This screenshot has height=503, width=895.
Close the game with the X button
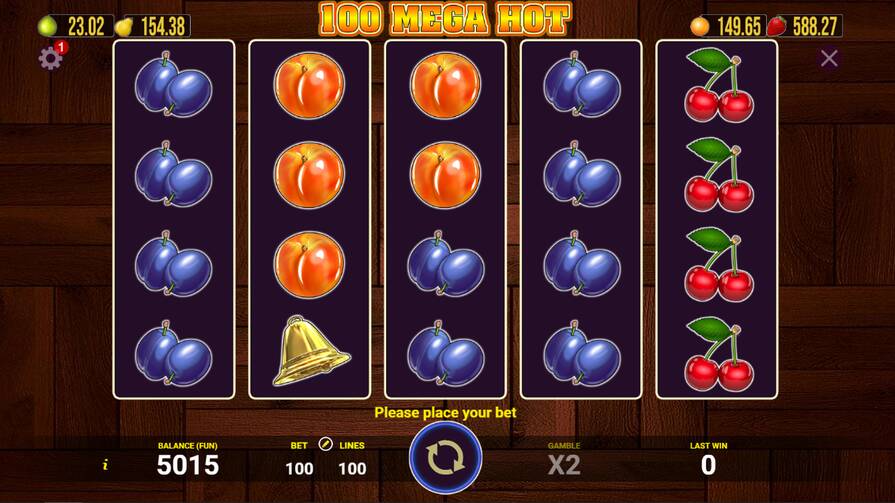[829, 59]
